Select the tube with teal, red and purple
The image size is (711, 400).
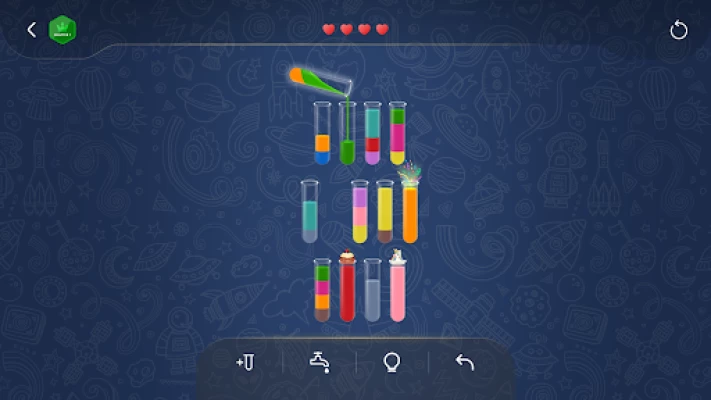click(372, 134)
